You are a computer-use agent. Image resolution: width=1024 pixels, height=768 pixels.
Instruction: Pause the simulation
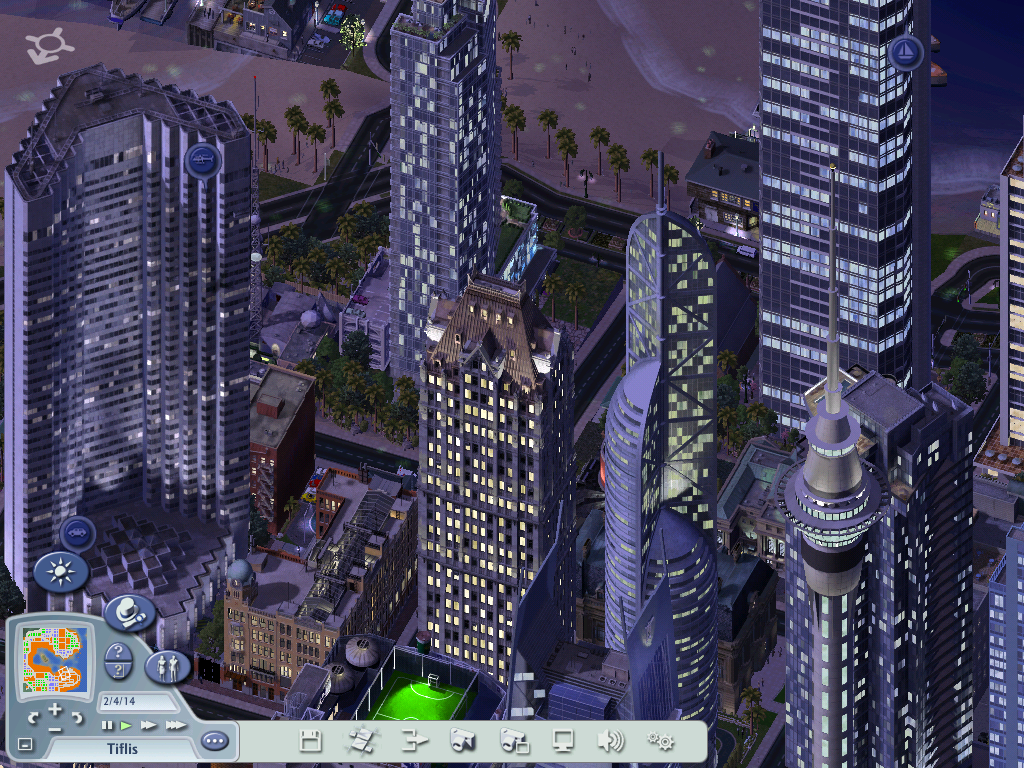[107, 725]
